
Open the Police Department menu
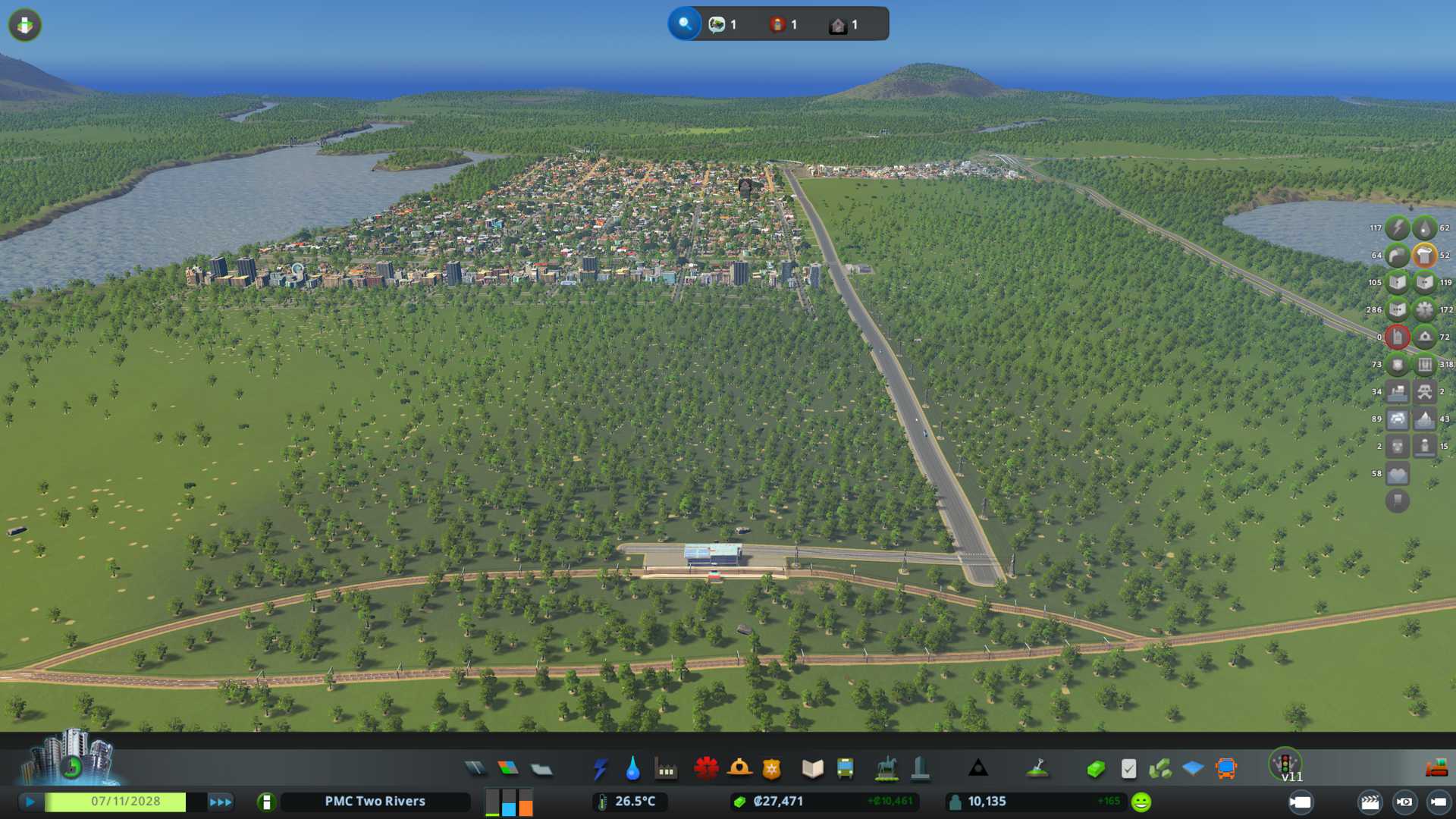[x=772, y=769]
